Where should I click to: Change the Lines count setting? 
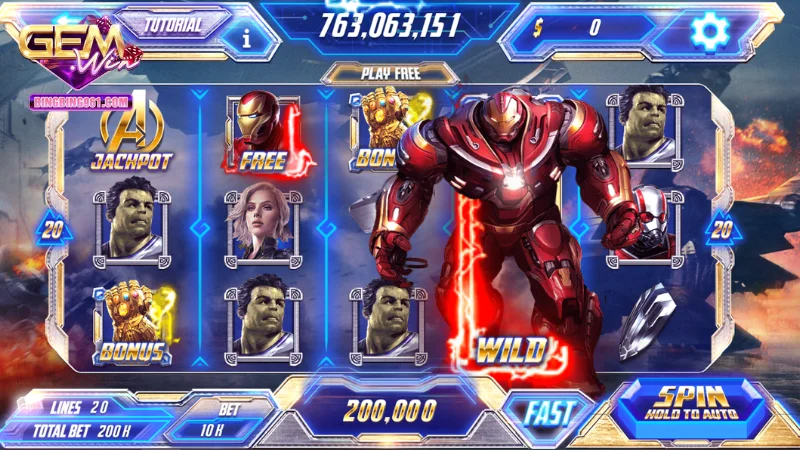(x=79, y=407)
